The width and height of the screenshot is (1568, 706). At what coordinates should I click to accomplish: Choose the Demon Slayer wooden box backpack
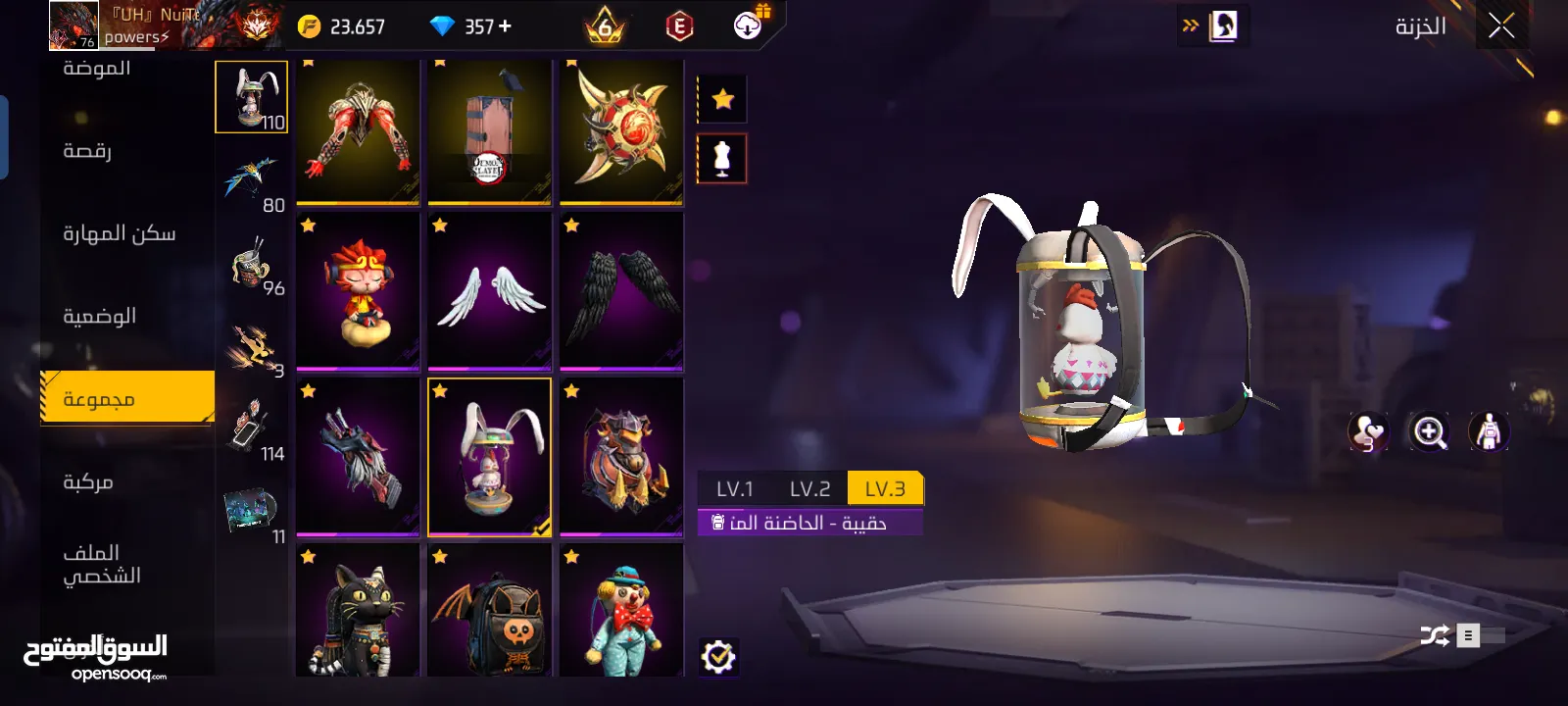tap(490, 132)
